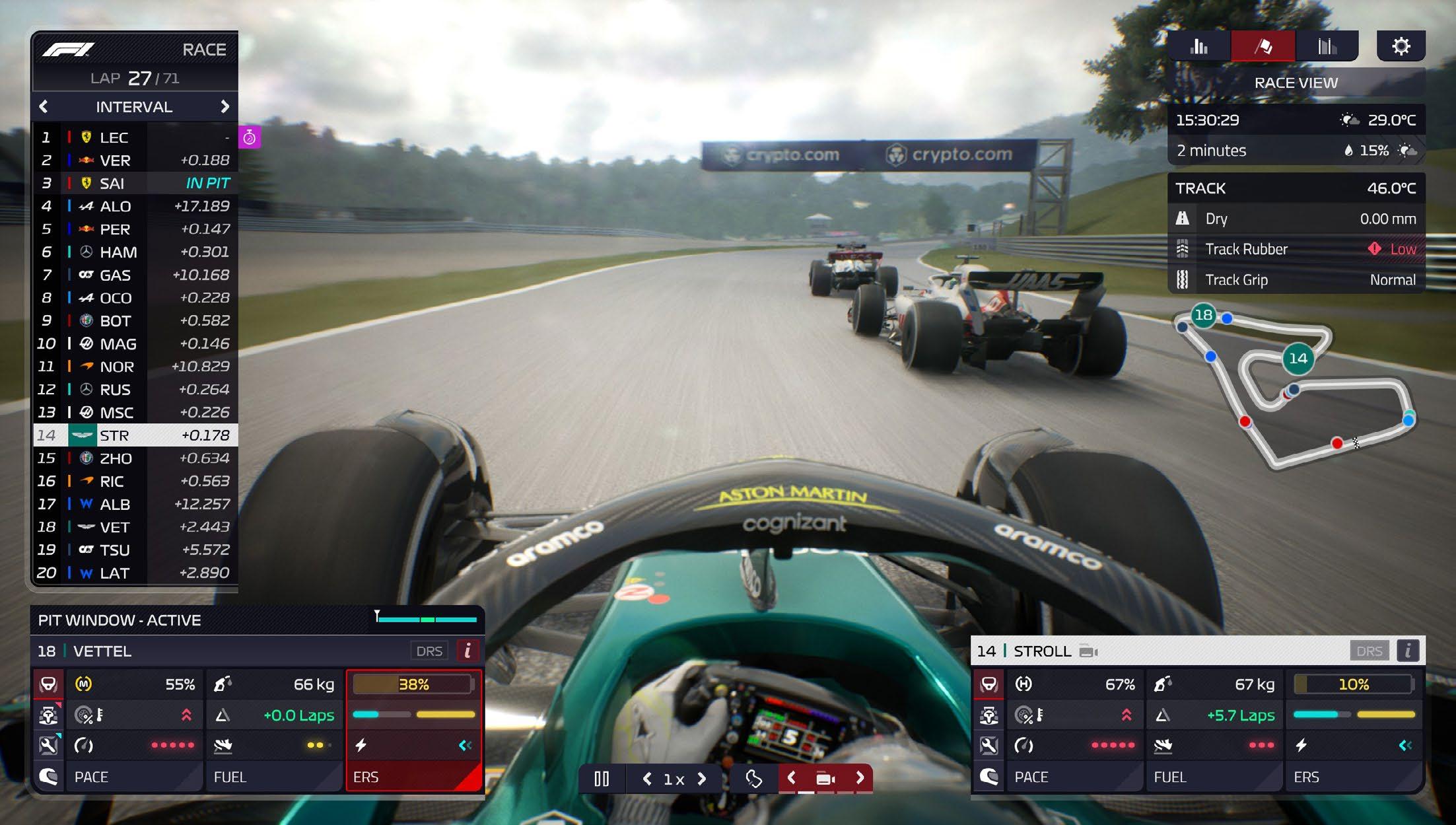The image size is (1456, 825).
Task: Show next timing column after Interval
Action: click(x=225, y=106)
